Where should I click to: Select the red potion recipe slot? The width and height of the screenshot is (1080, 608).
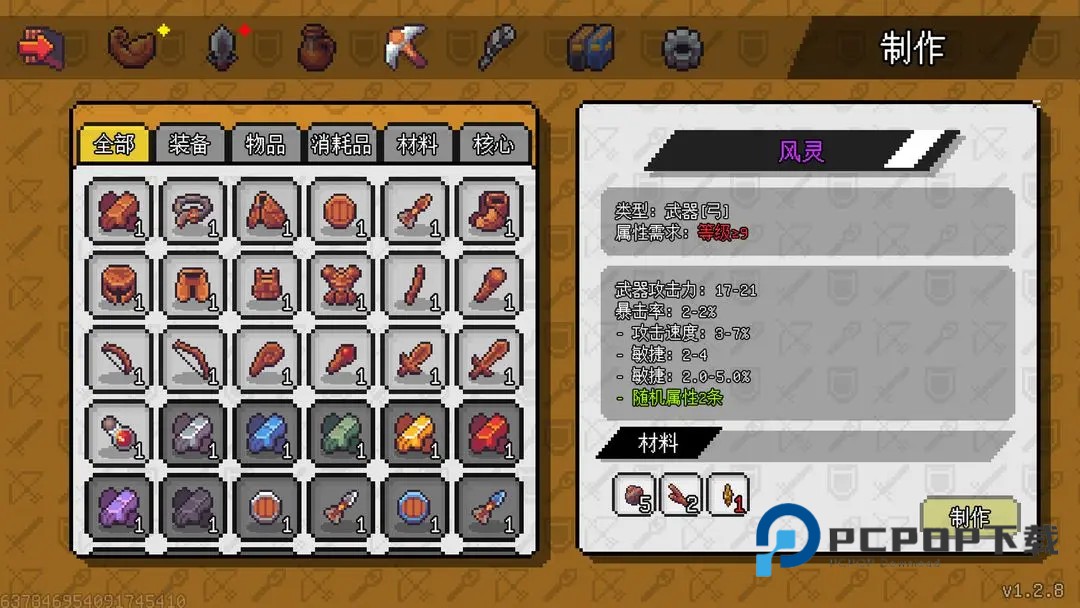point(119,433)
